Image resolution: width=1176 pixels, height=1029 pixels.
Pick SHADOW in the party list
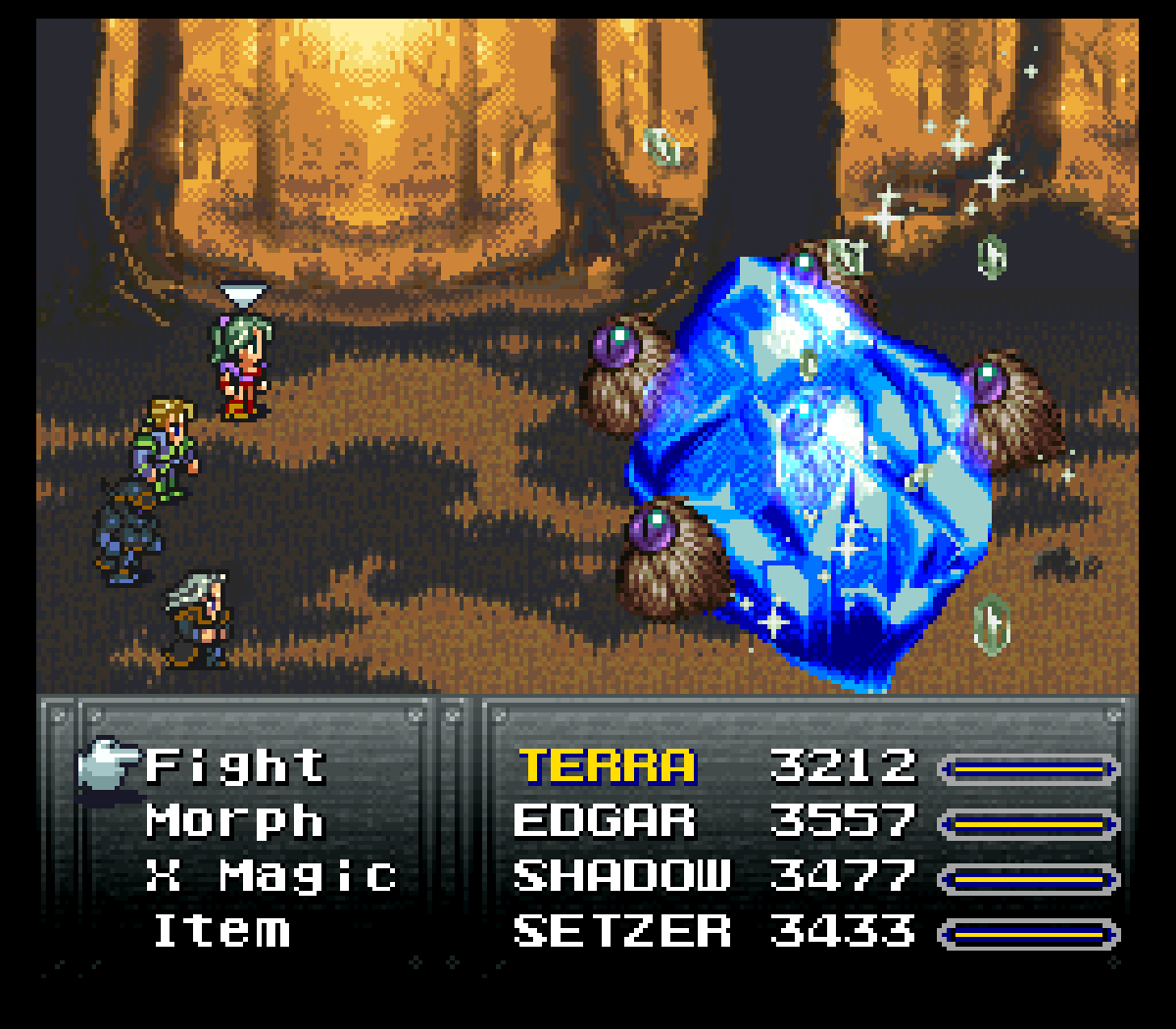coord(622,876)
